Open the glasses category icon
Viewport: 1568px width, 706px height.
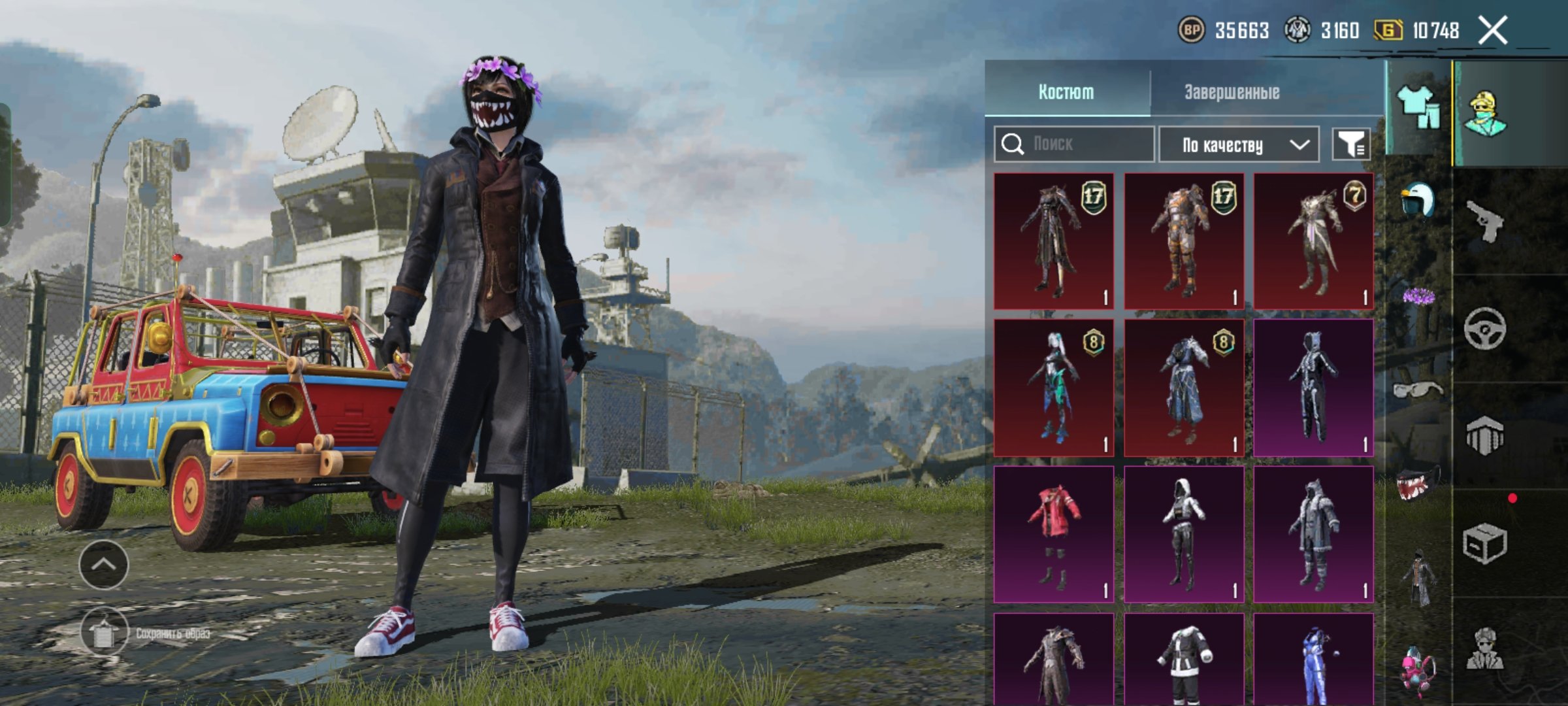pyautogui.click(x=1416, y=390)
